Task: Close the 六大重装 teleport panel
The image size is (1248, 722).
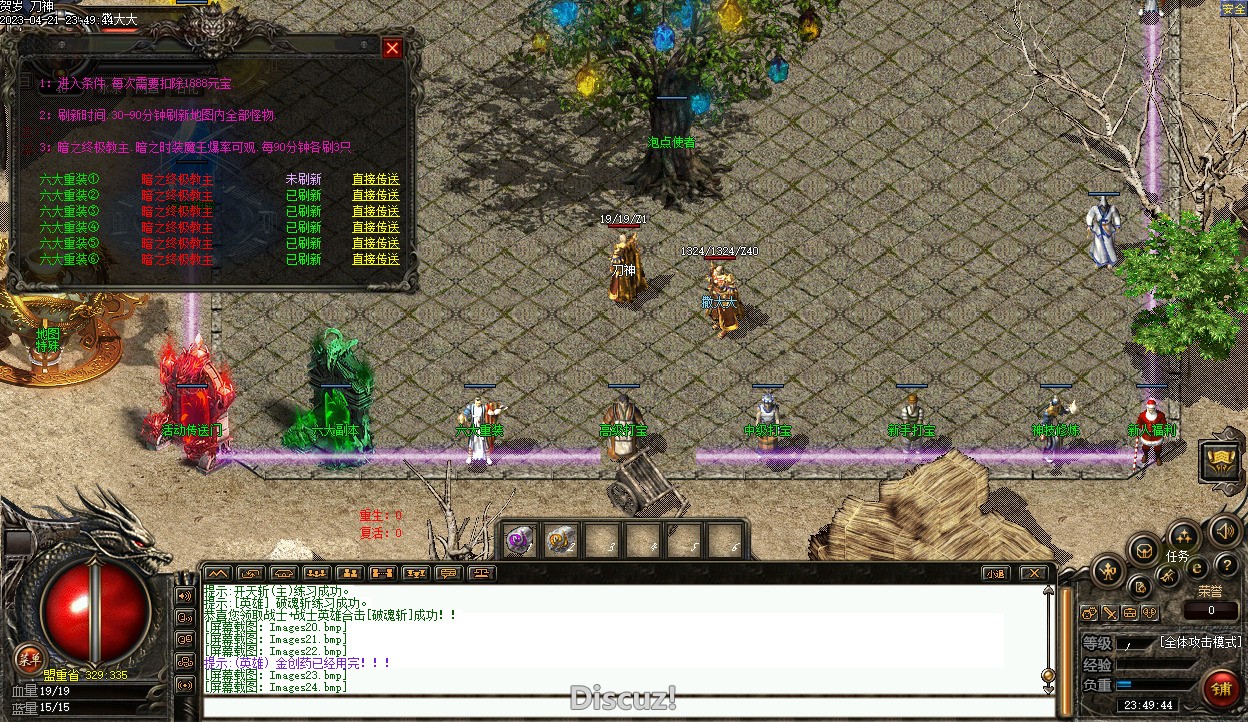Action: click(392, 48)
